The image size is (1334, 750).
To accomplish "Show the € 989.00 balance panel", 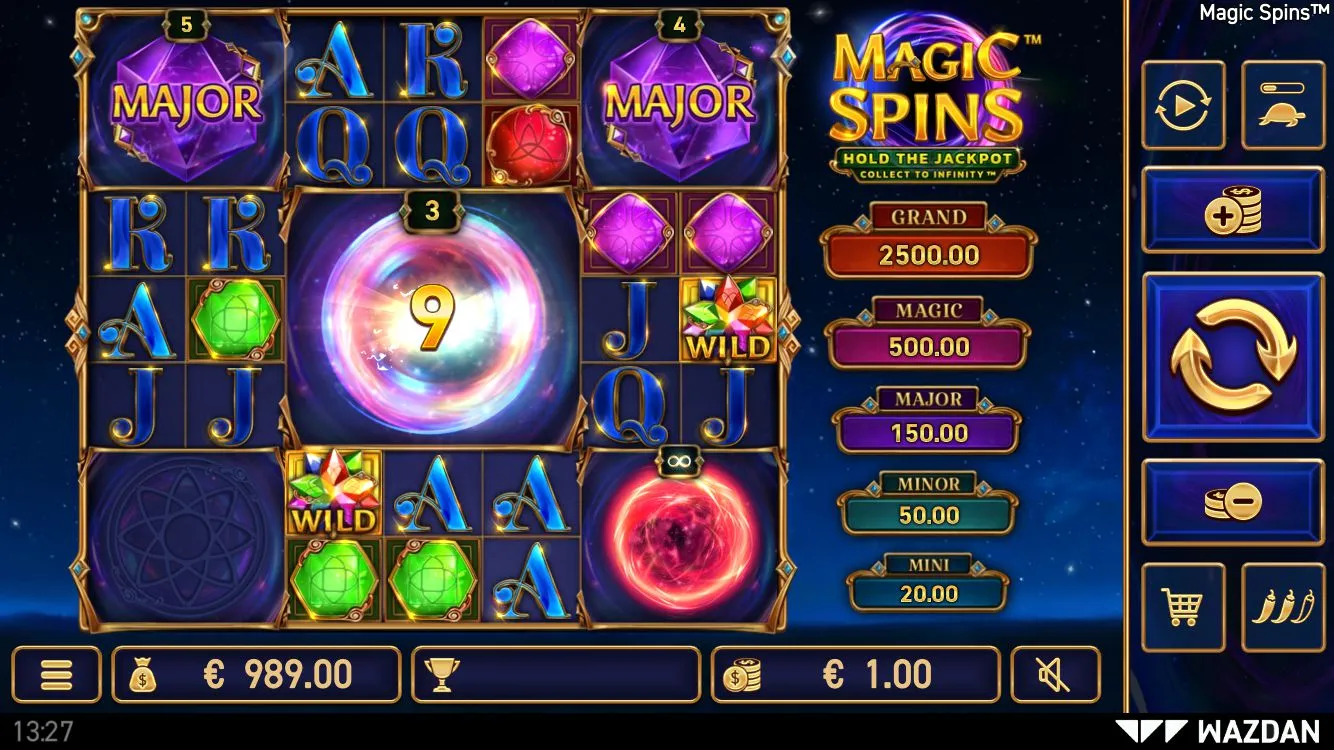I will point(256,675).
